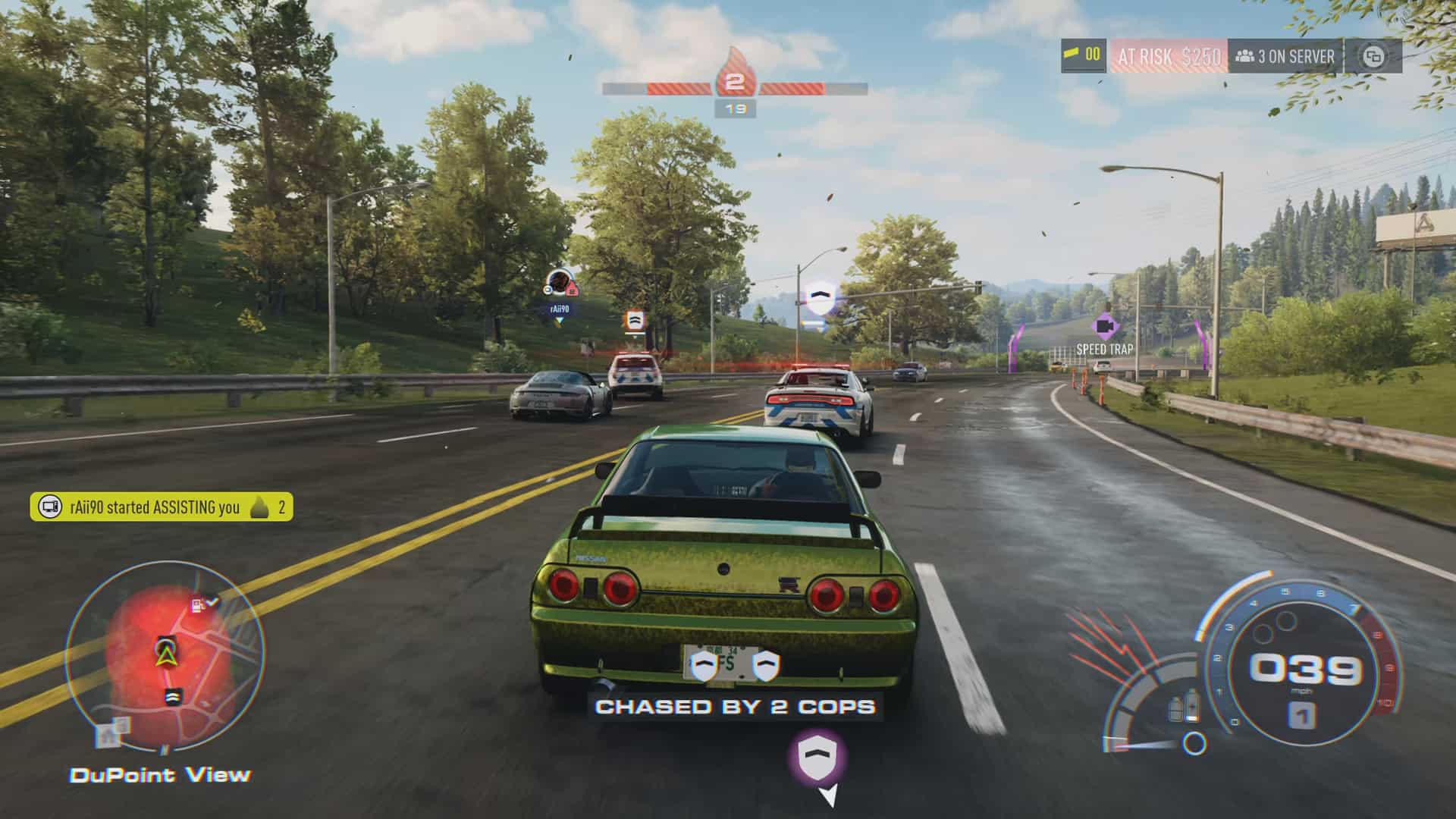Toggle the left cop shield near the license plate

click(704, 665)
